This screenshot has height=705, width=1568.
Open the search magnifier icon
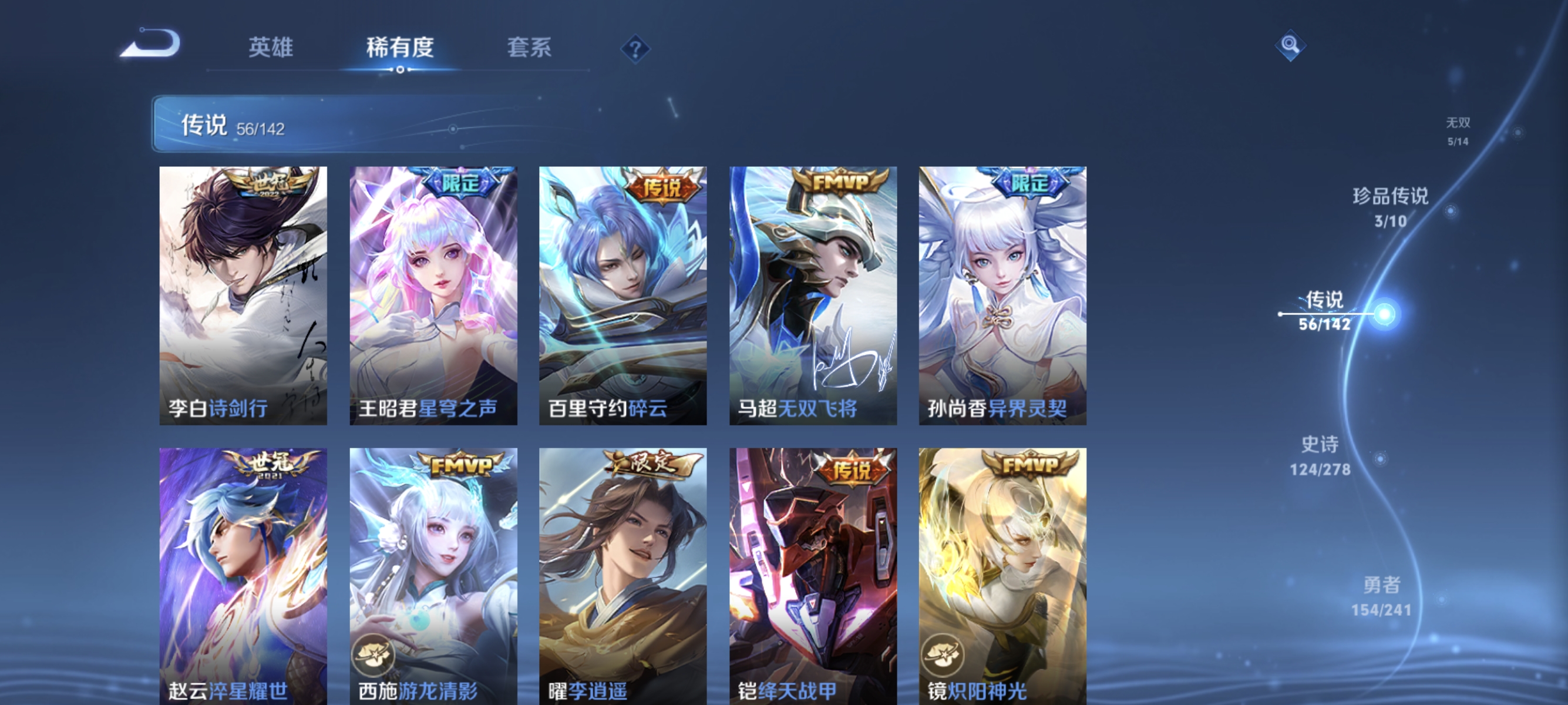click(1290, 45)
